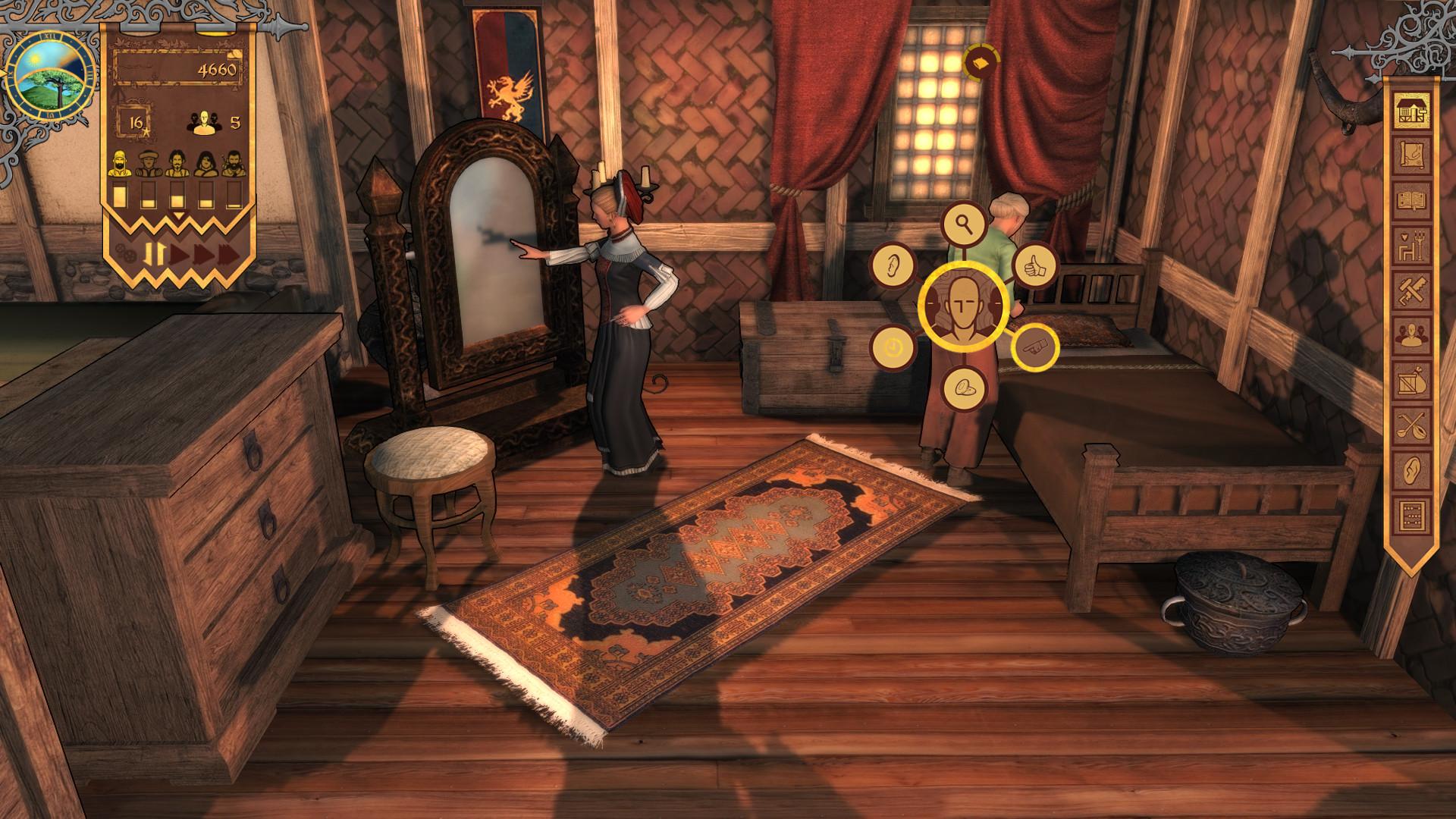This screenshot has height=819, width=1456.
Task: Click the clock action in the radial menu
Action: click(x=893, y=347)
